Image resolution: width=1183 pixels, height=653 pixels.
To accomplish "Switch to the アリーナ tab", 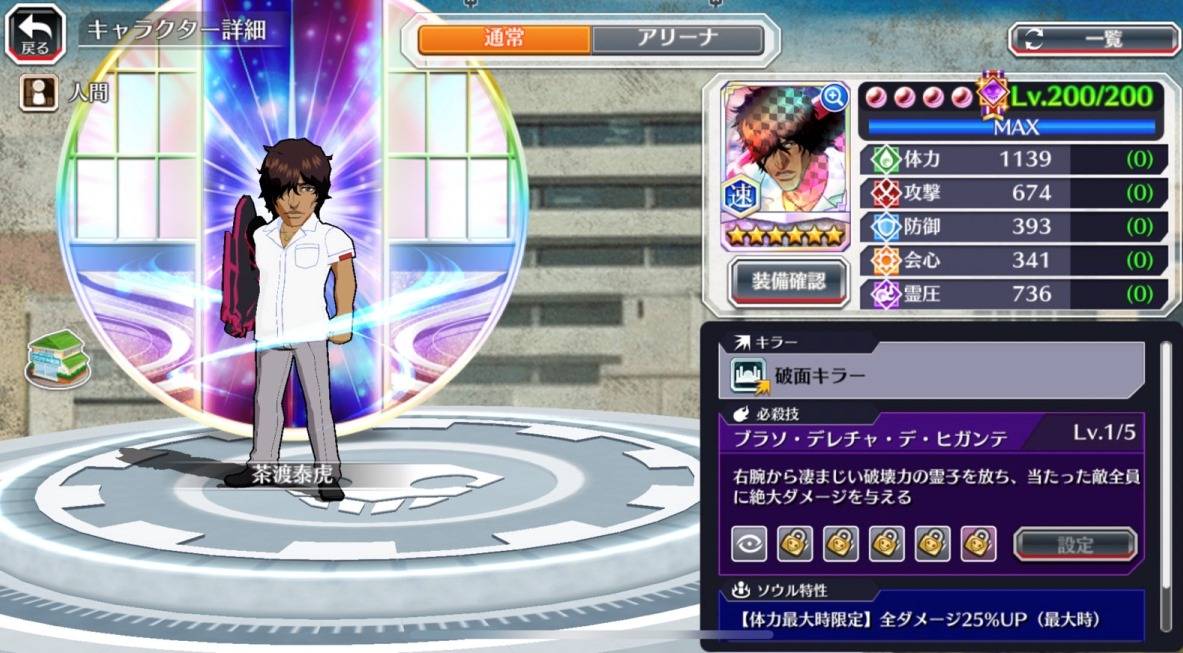I will 678,40.
